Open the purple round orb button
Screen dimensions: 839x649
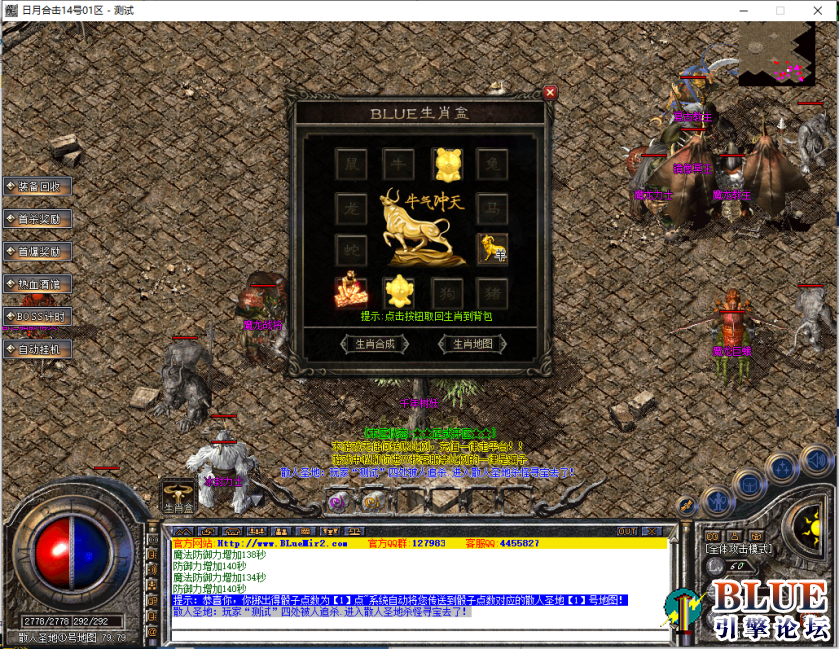337,502
